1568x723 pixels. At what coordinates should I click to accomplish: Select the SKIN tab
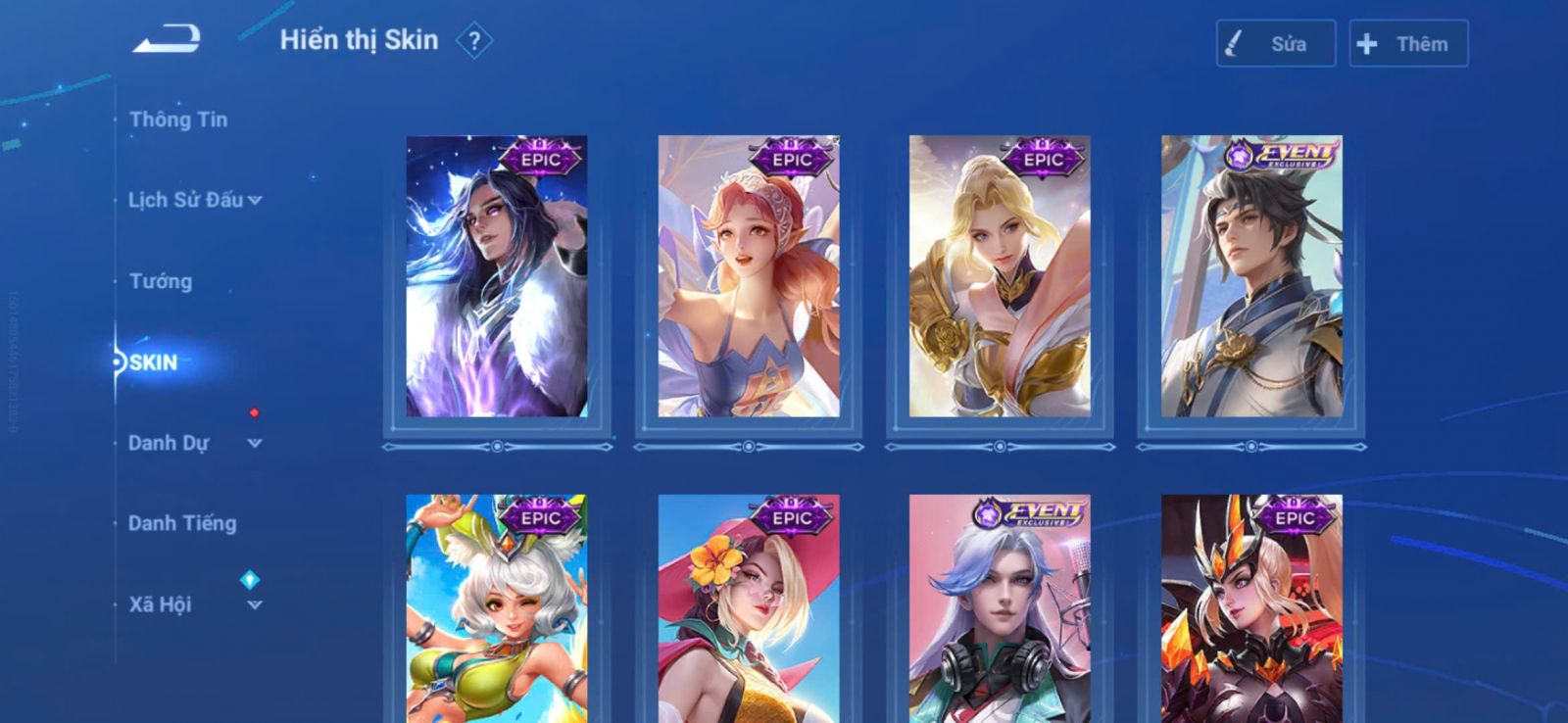click(x=154, y=362)
